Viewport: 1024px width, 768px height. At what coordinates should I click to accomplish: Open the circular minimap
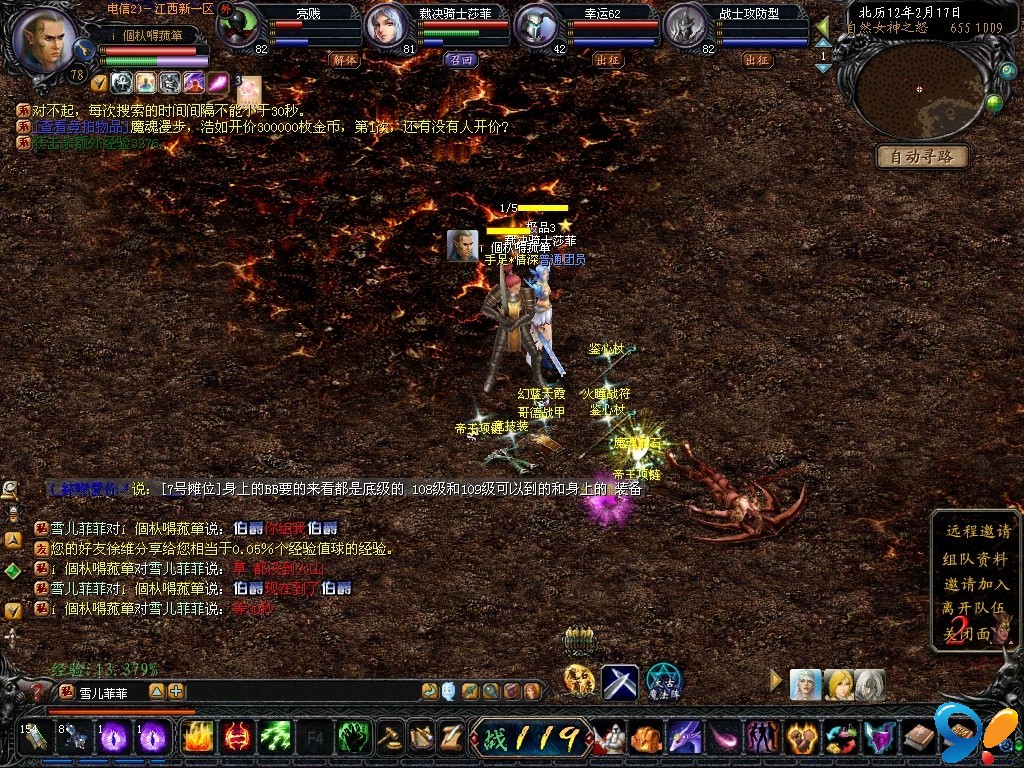[x=920, y=90]
